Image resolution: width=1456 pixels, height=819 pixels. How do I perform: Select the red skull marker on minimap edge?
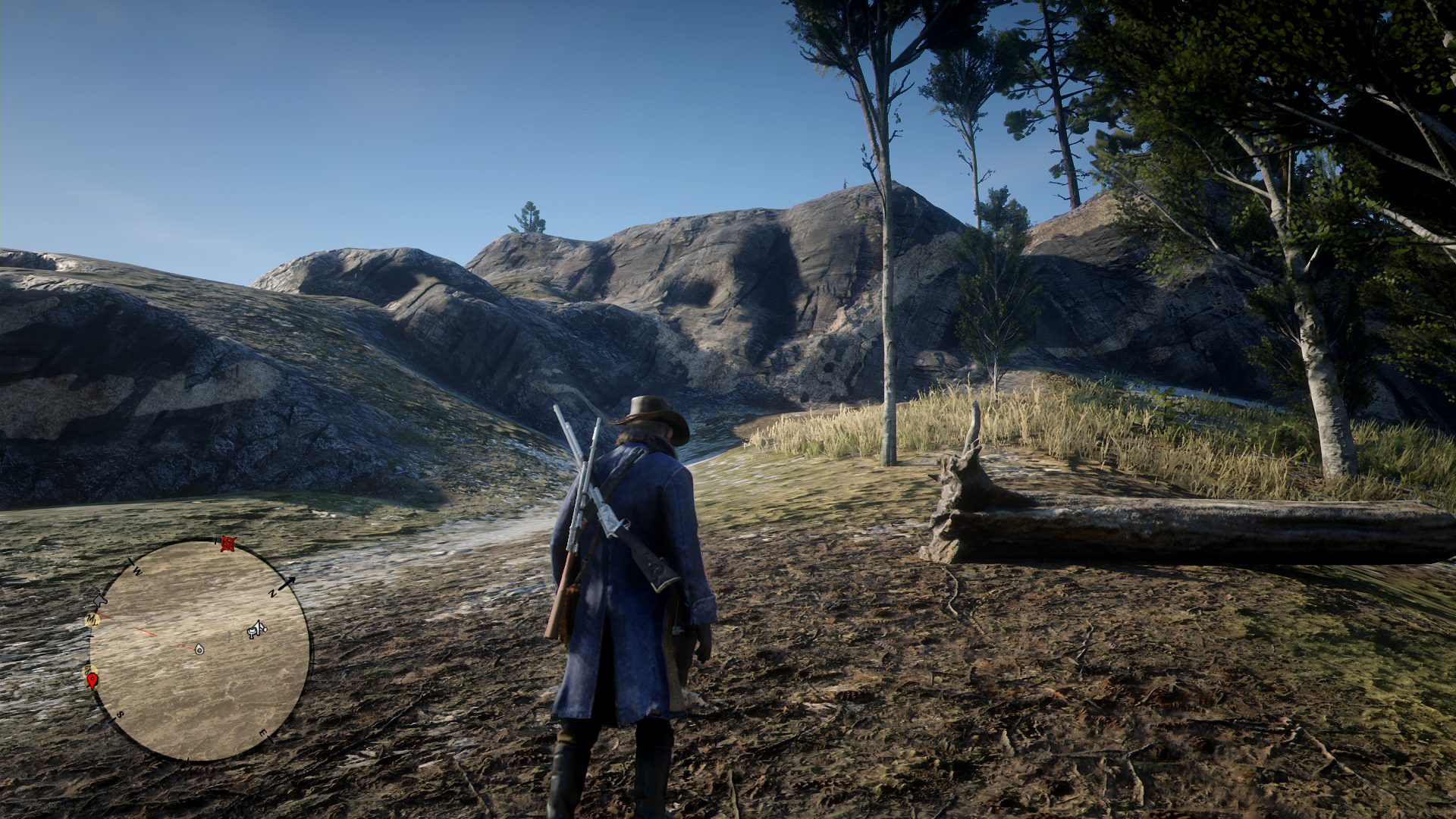coord(227,543)
